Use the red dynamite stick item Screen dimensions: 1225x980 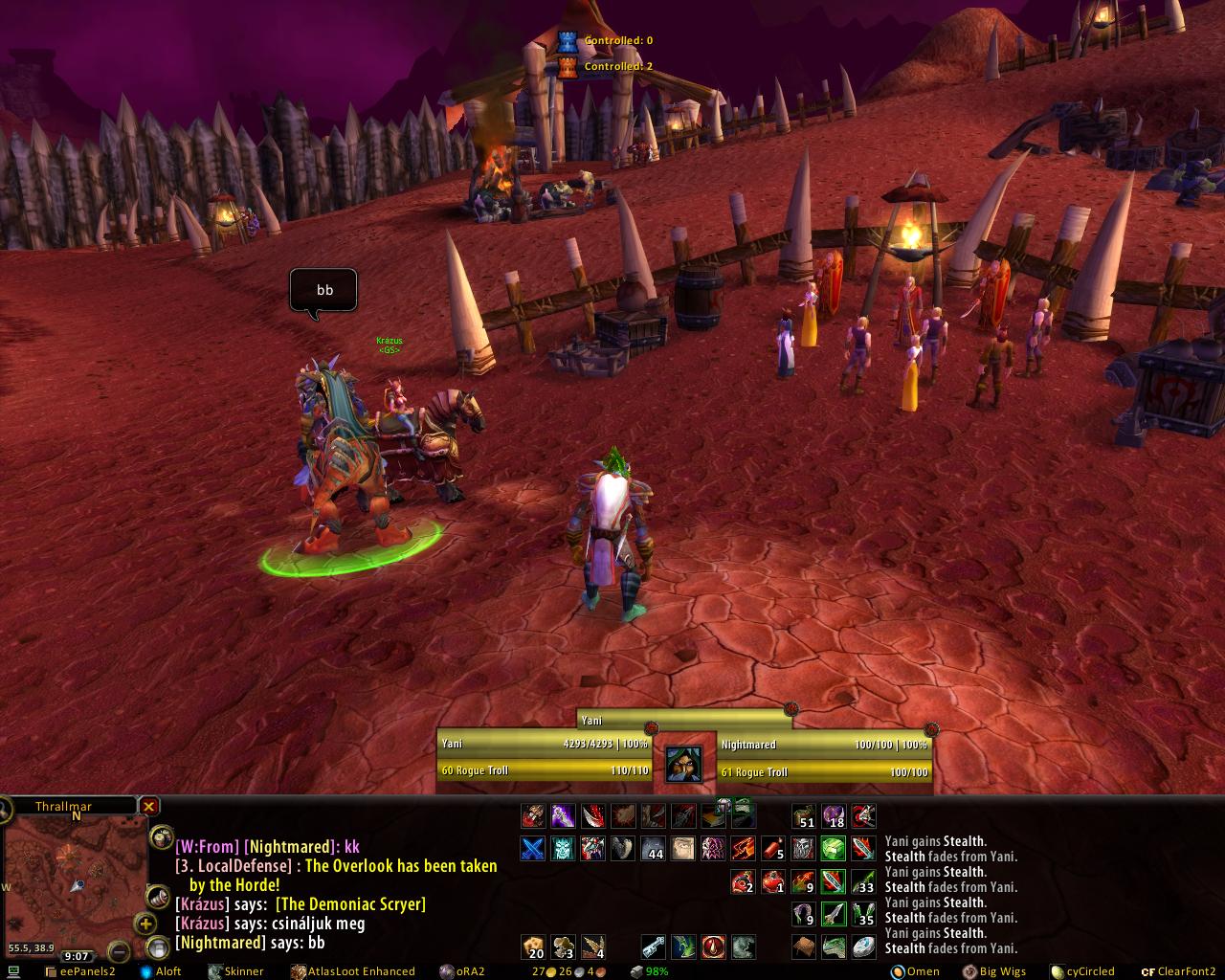click(773, 848)
